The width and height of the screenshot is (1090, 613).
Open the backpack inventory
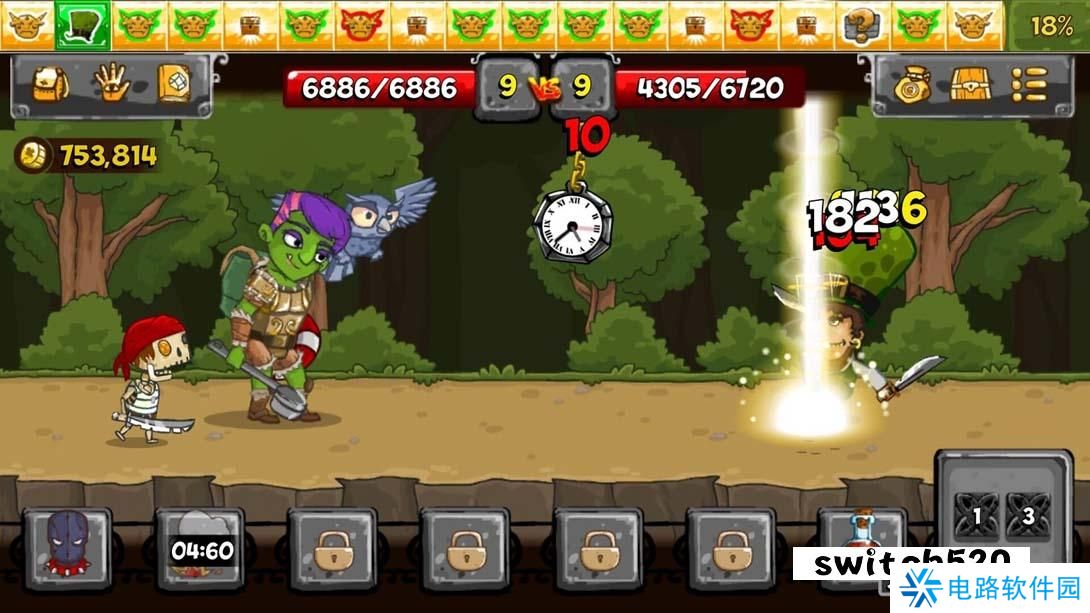pyautogui.click(x=50, y=86)
